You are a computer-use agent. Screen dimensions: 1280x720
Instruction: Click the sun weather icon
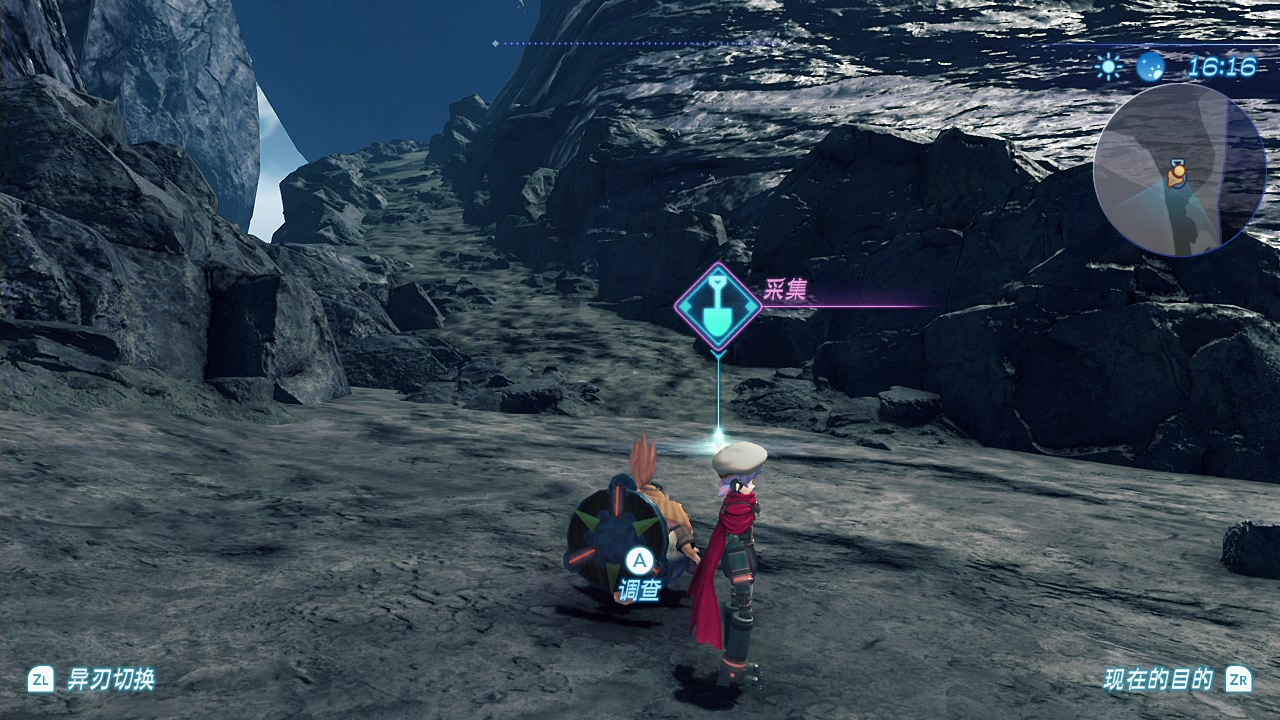[x=1109, y=67]
